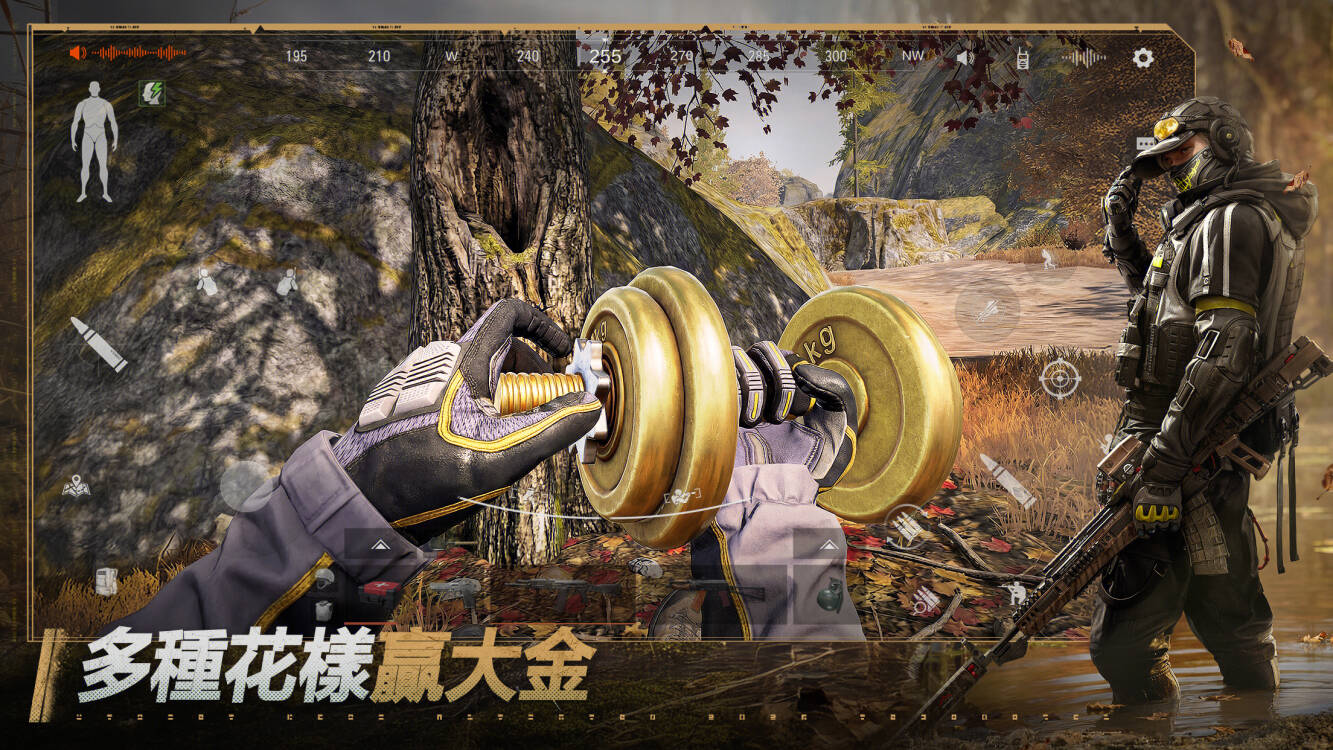
Task: Mute audio with the left speaker icon
Action: (x=74, y=52)
